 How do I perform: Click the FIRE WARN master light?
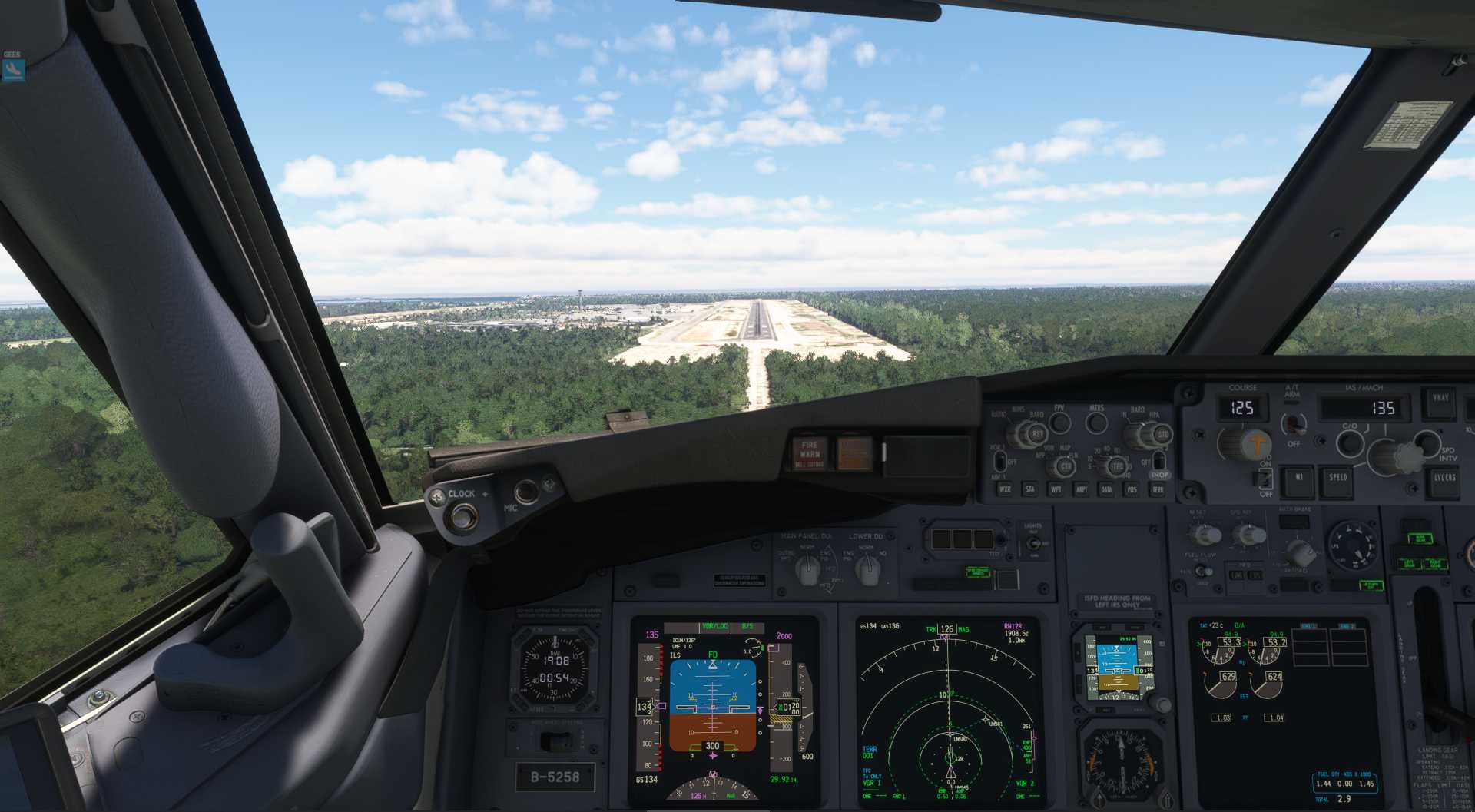point(810,452)
